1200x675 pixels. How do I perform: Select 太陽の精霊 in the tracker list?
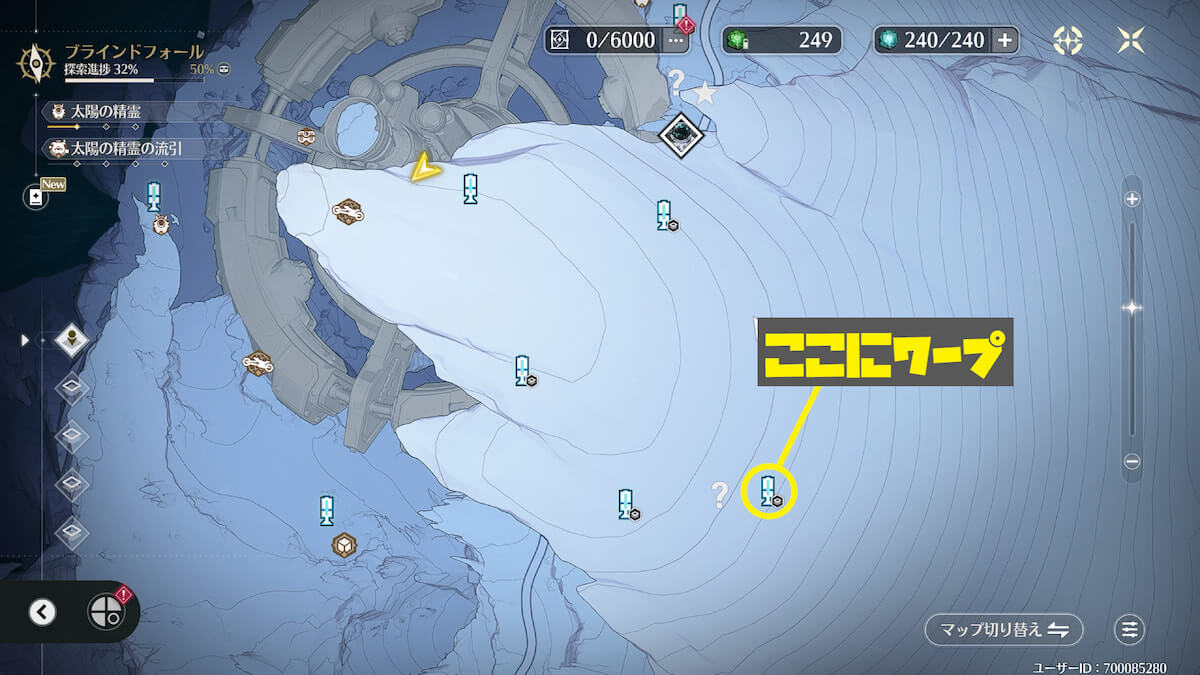110,111
